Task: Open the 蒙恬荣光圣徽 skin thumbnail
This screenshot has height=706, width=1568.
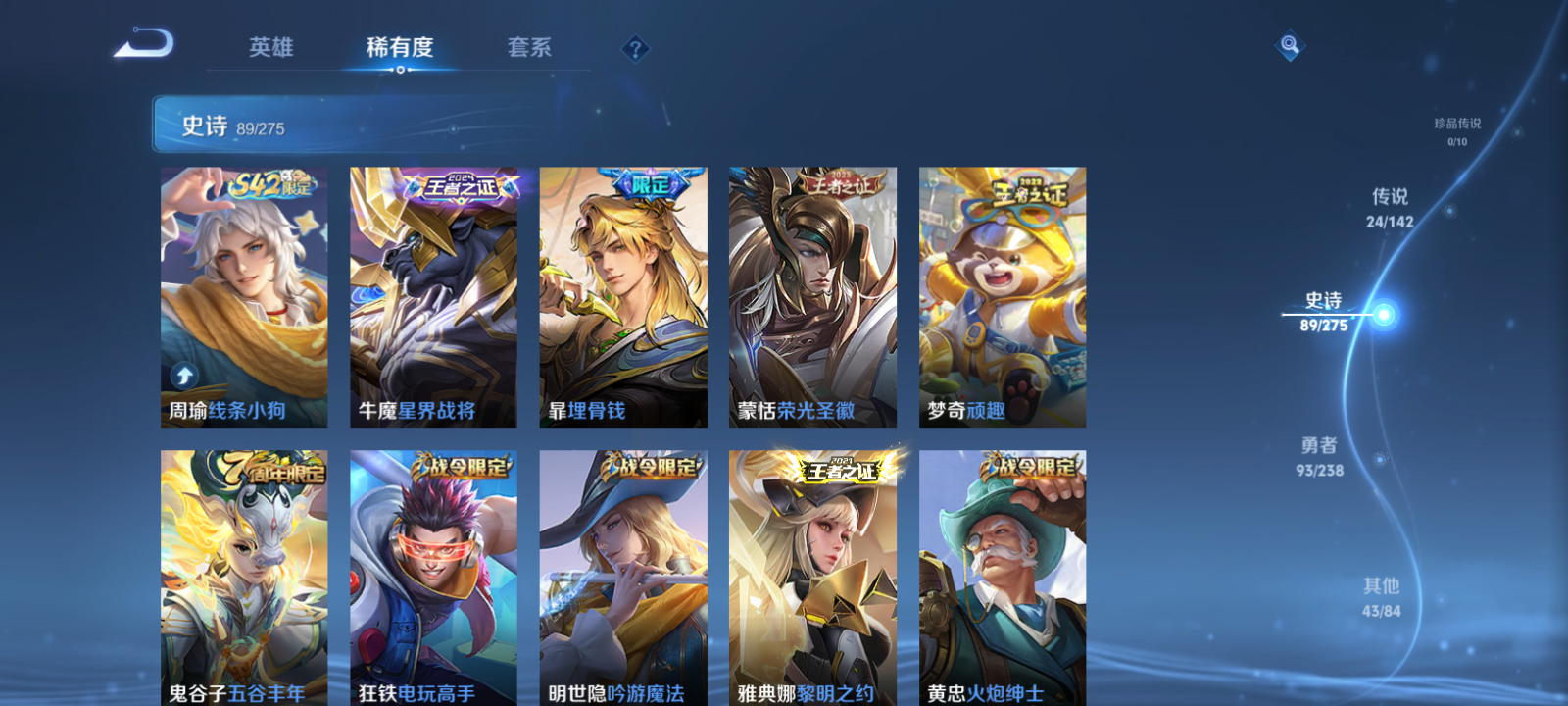Action: [x=811, y=294]
